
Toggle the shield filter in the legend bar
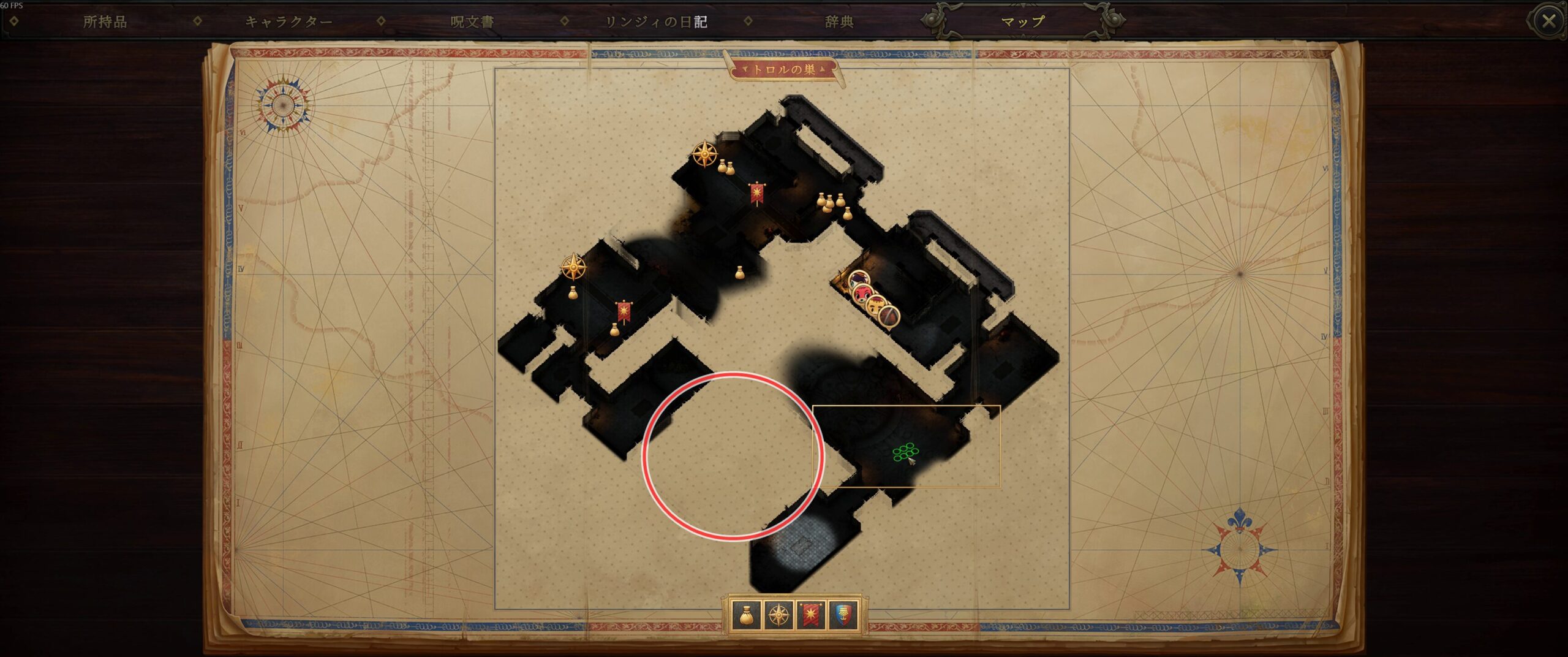pyautogui.click(x=843, y=615)
